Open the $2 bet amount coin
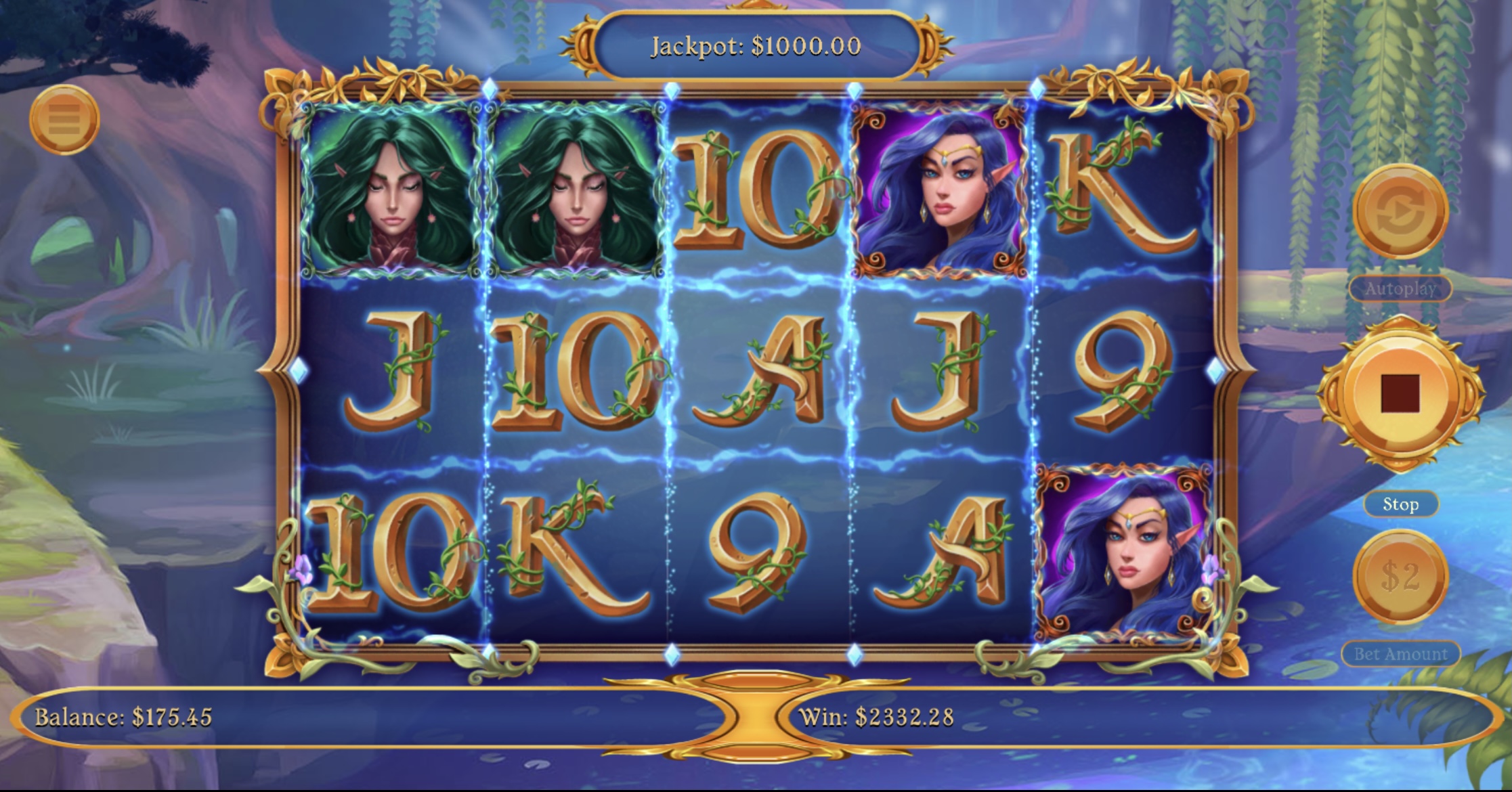1512x792 pixels. click(x=1400, y=577)
